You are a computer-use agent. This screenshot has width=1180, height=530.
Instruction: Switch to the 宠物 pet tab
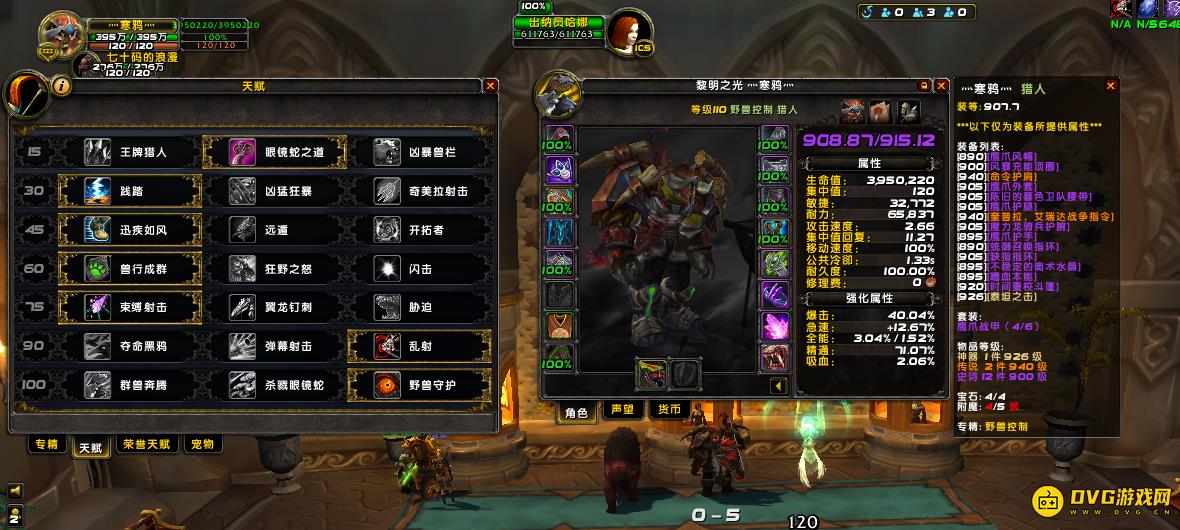(x=202, y=444)
